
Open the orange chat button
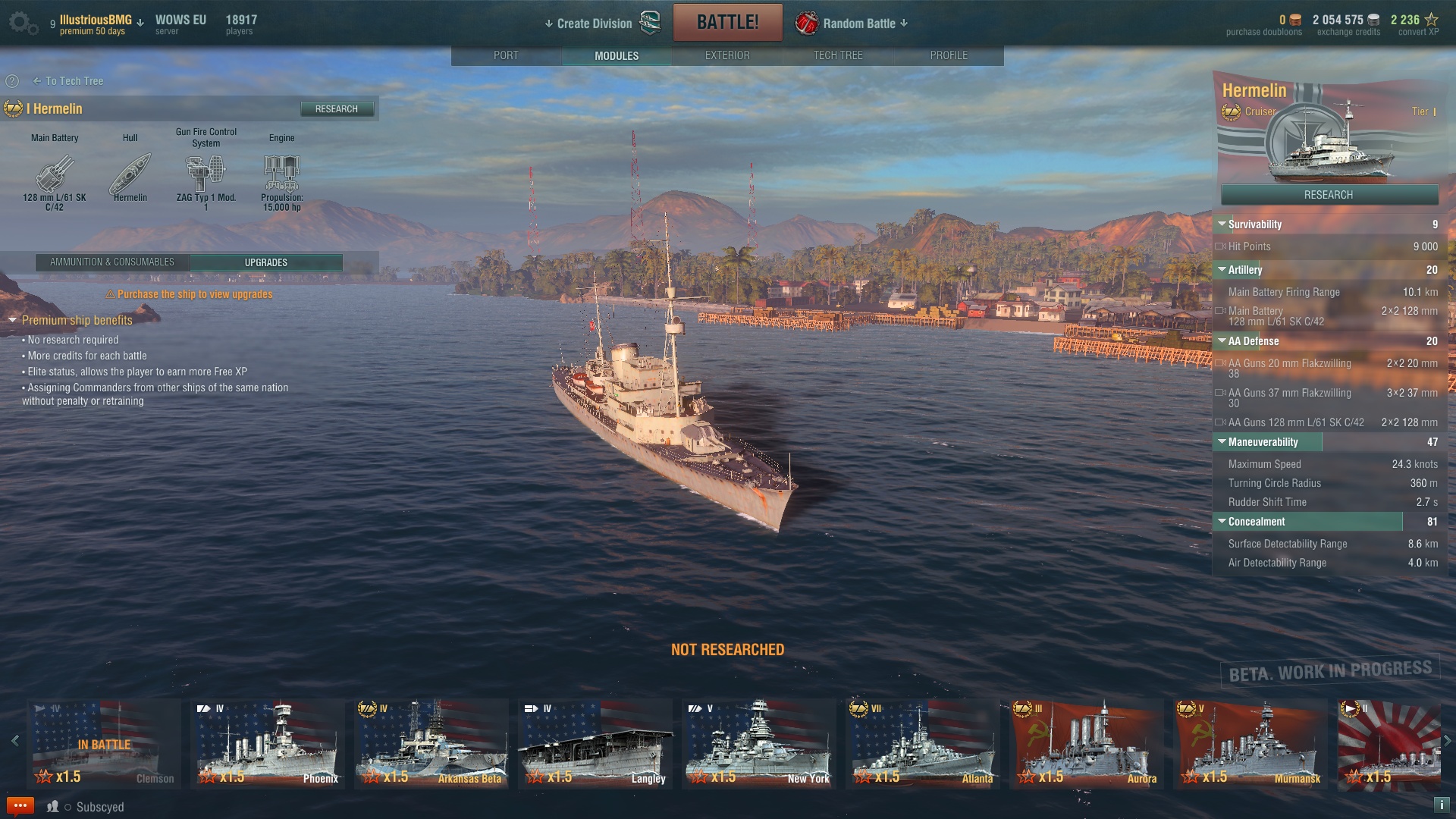point(20,806)
